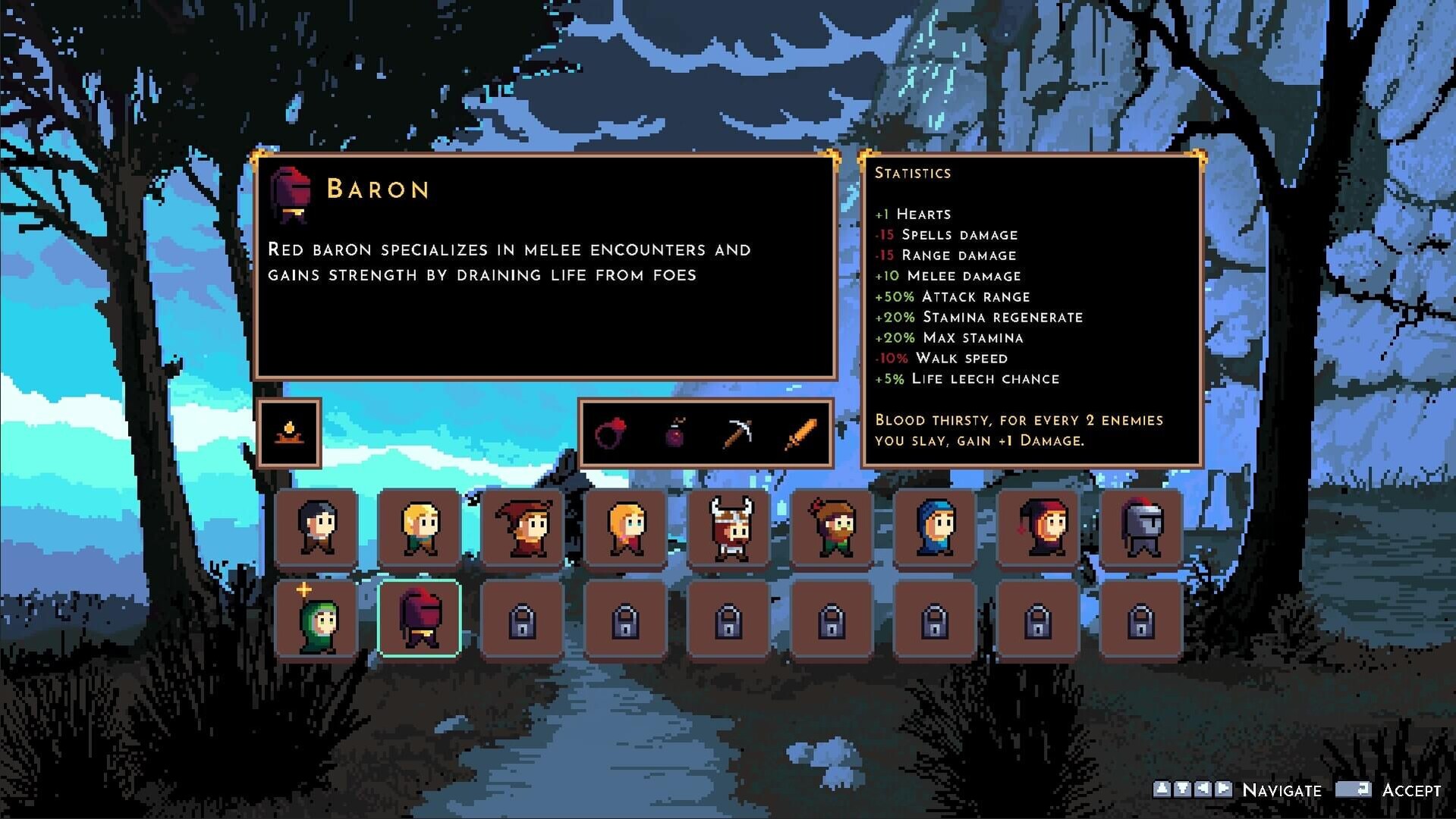Viewport: 1456px width, 819px height.
Task: Select the bearded character with red bandana
Action: (832, 527)
